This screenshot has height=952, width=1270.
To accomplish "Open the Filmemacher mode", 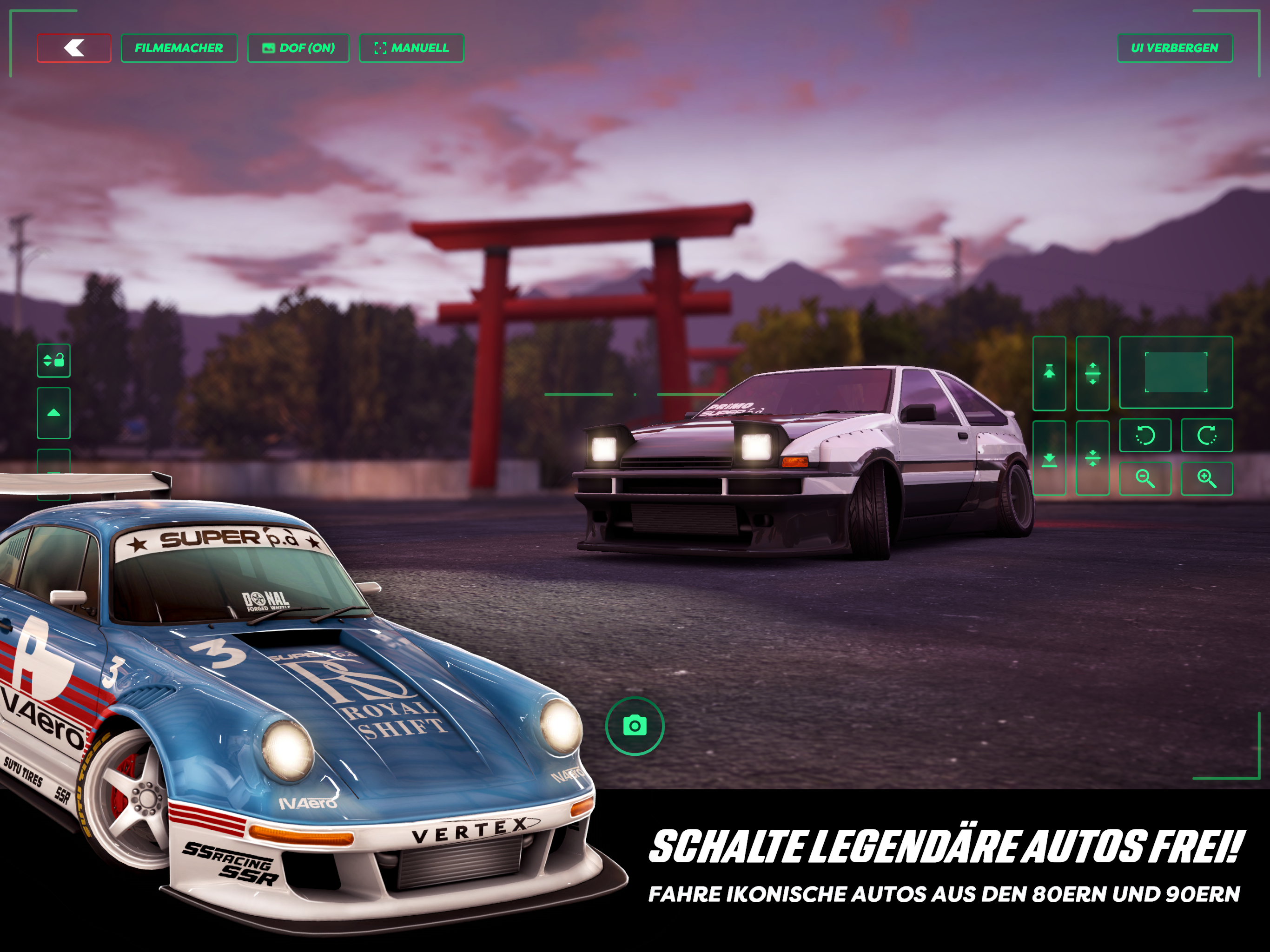I will 179,48.
